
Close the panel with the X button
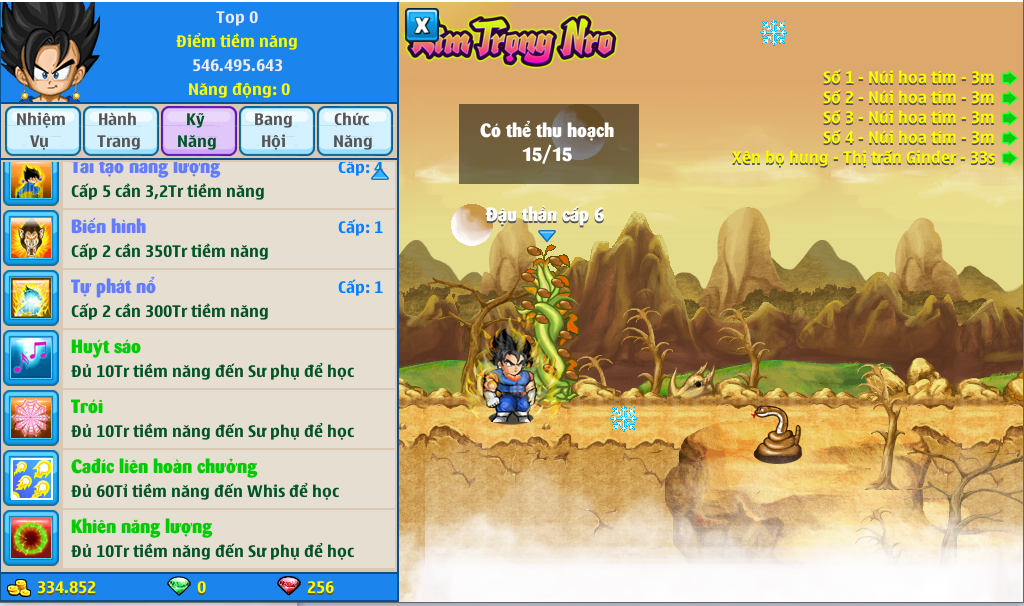[422, 26]
